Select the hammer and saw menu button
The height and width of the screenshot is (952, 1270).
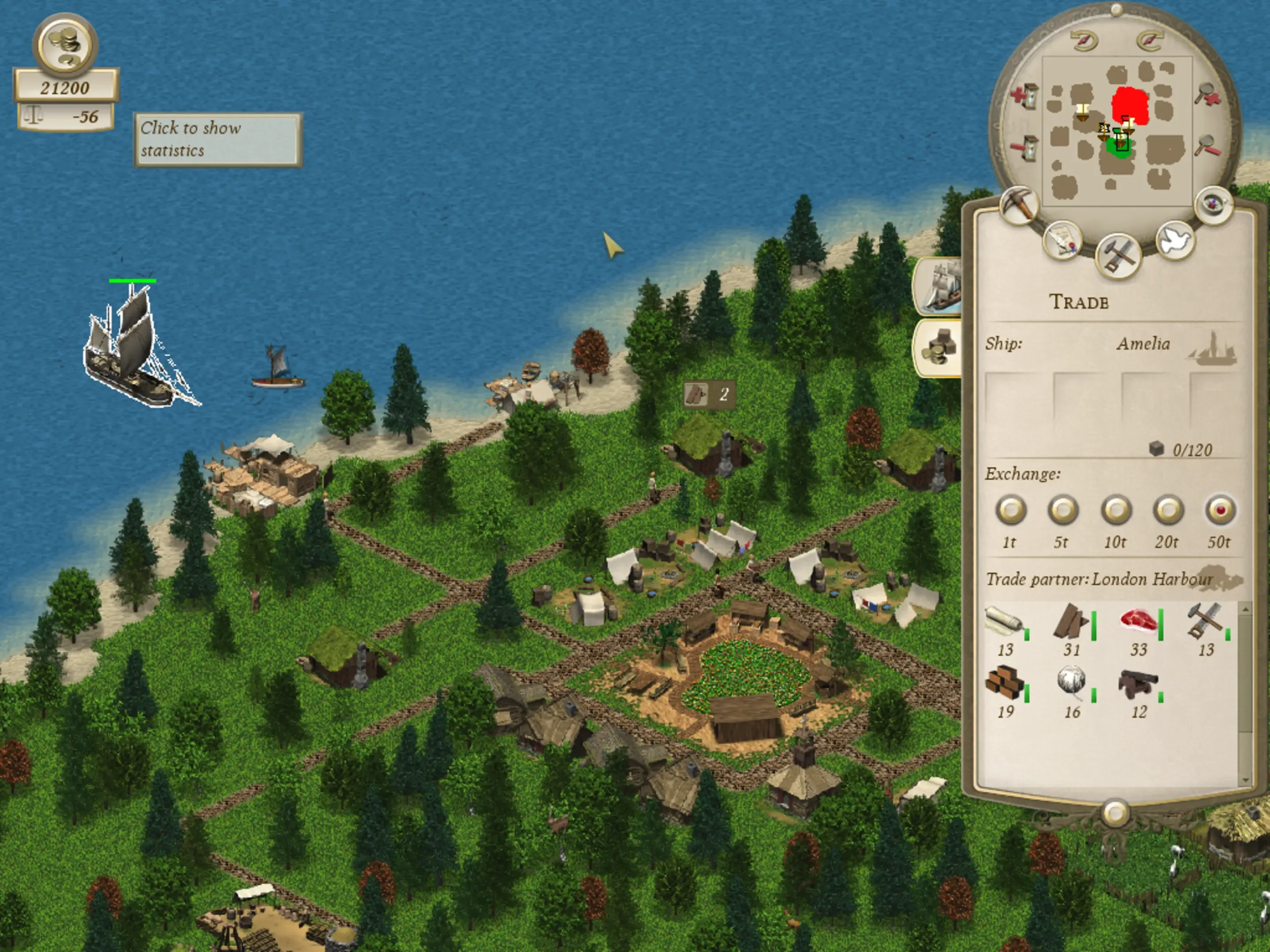click(x=1117, y=255)
